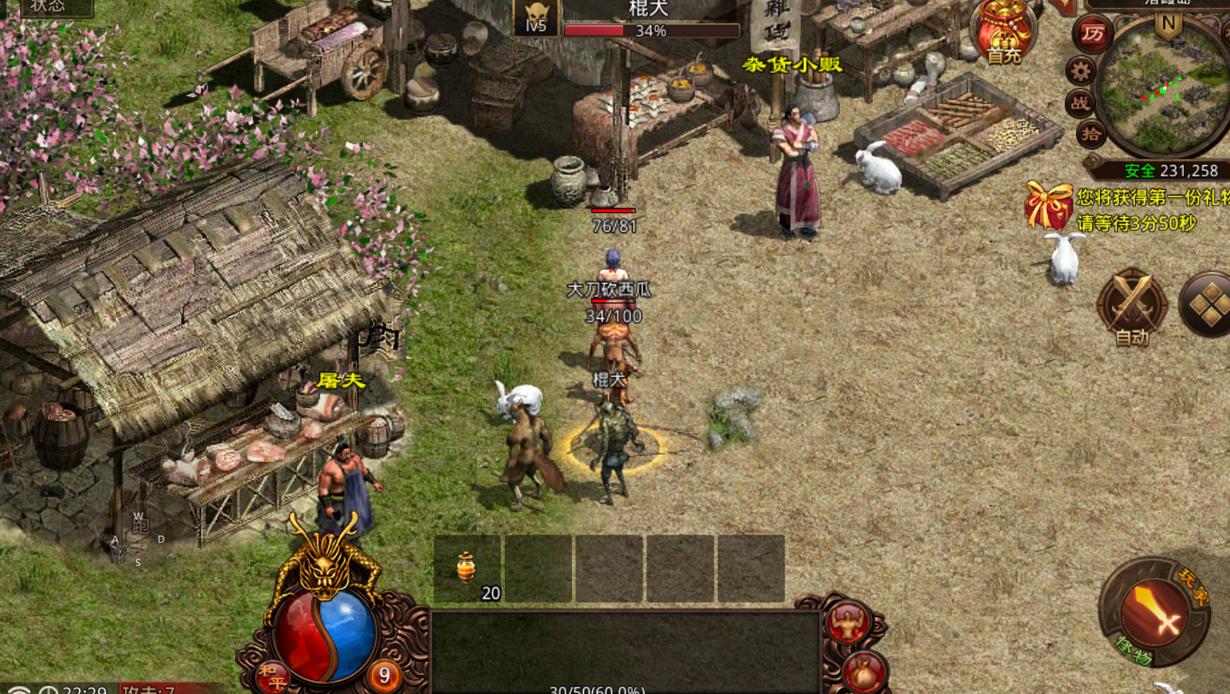Use the potion jar in the hotbar

point(466,567)
